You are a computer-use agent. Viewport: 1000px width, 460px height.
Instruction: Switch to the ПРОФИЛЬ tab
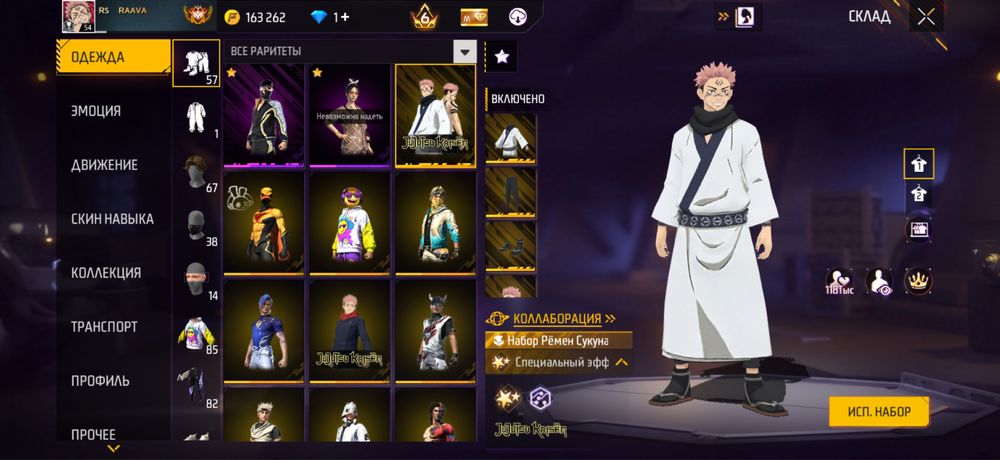[100, 381]
